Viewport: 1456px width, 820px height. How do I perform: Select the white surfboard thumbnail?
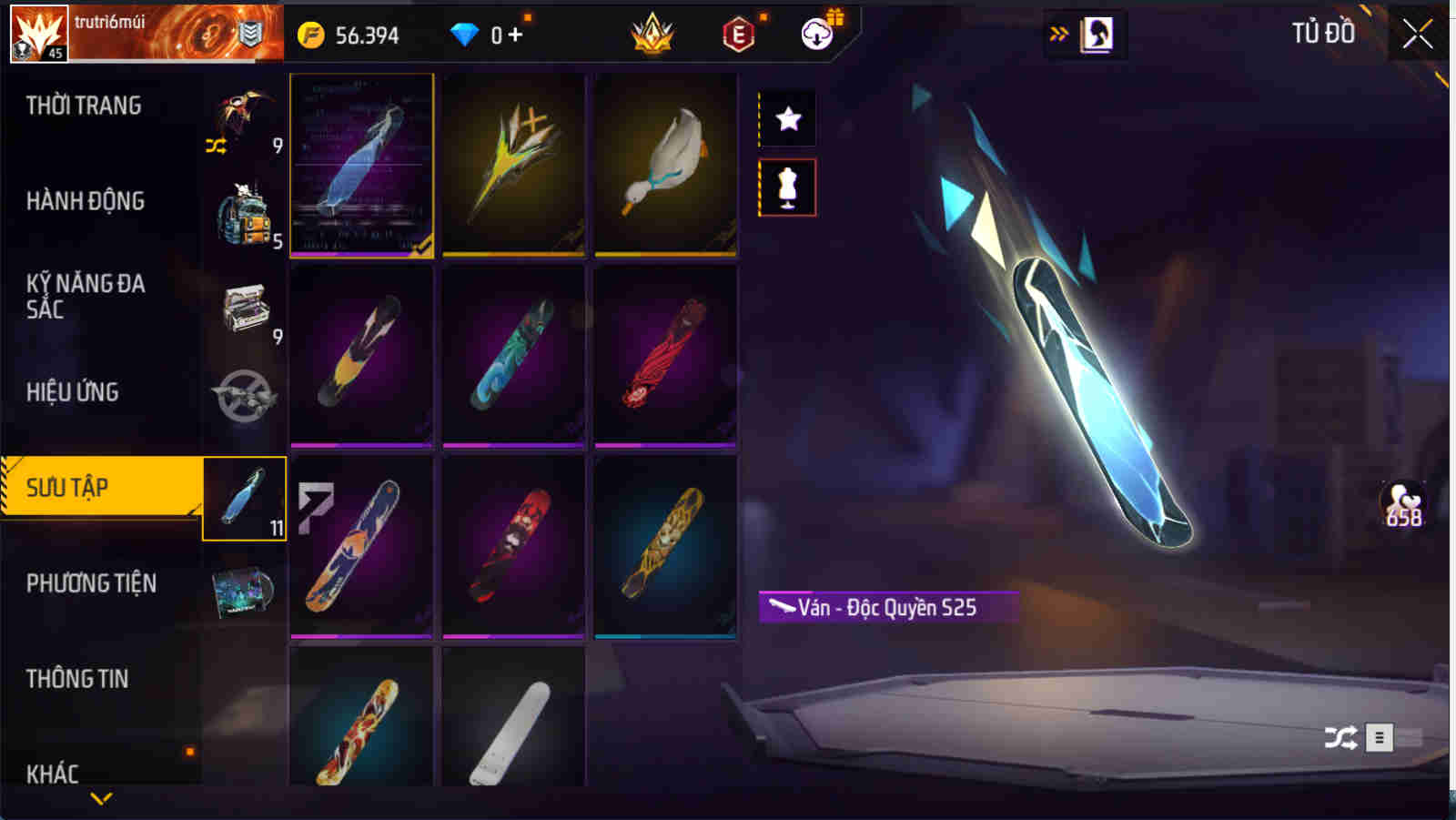tap(514, 728)
